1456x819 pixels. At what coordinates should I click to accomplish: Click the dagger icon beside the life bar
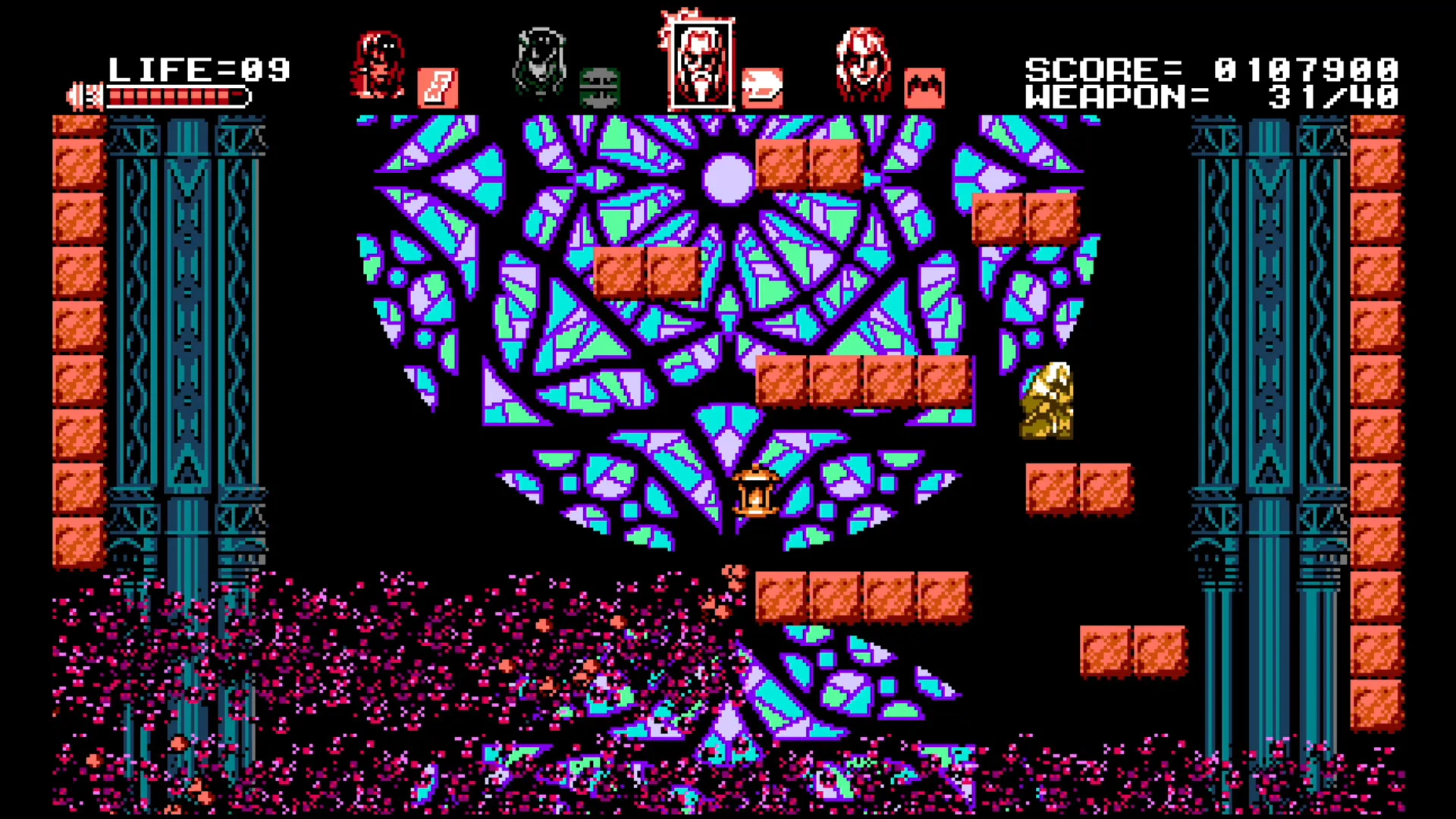click(x=83, y=95)
